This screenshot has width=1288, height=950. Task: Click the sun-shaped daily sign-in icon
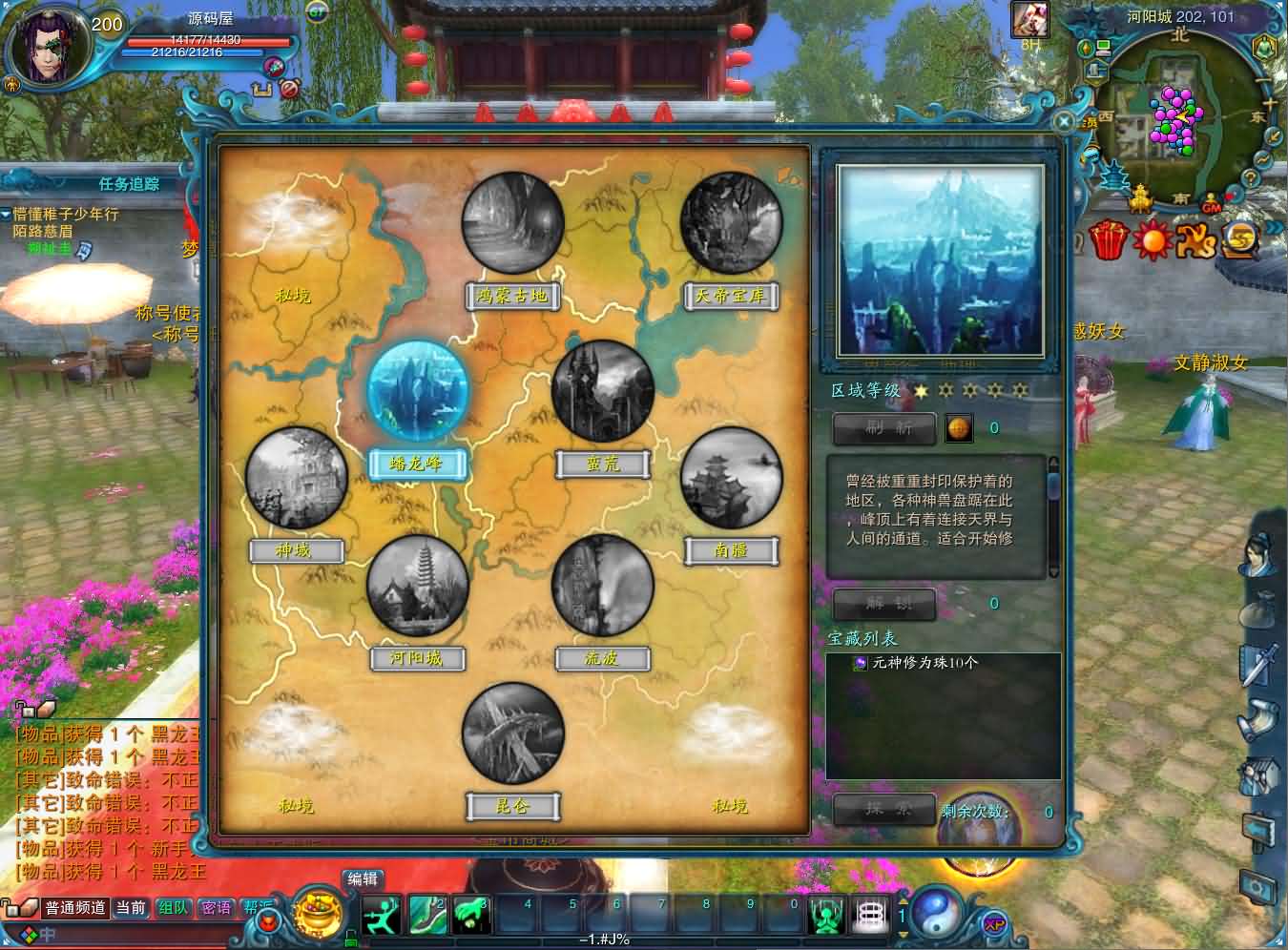tap(1151, 239)
